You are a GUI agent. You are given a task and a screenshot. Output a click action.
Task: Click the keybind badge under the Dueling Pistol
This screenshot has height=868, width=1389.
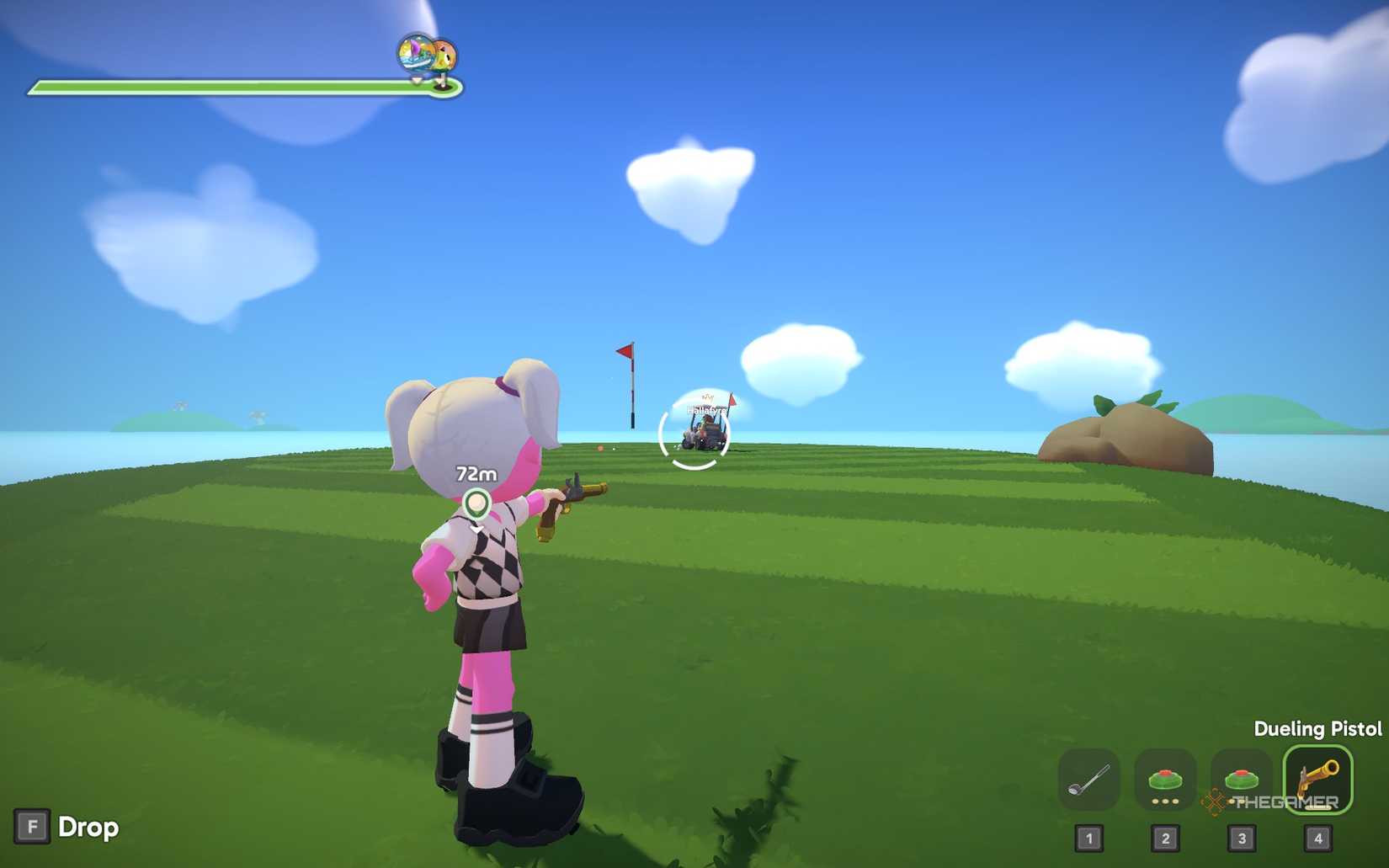pos(1318,839)
